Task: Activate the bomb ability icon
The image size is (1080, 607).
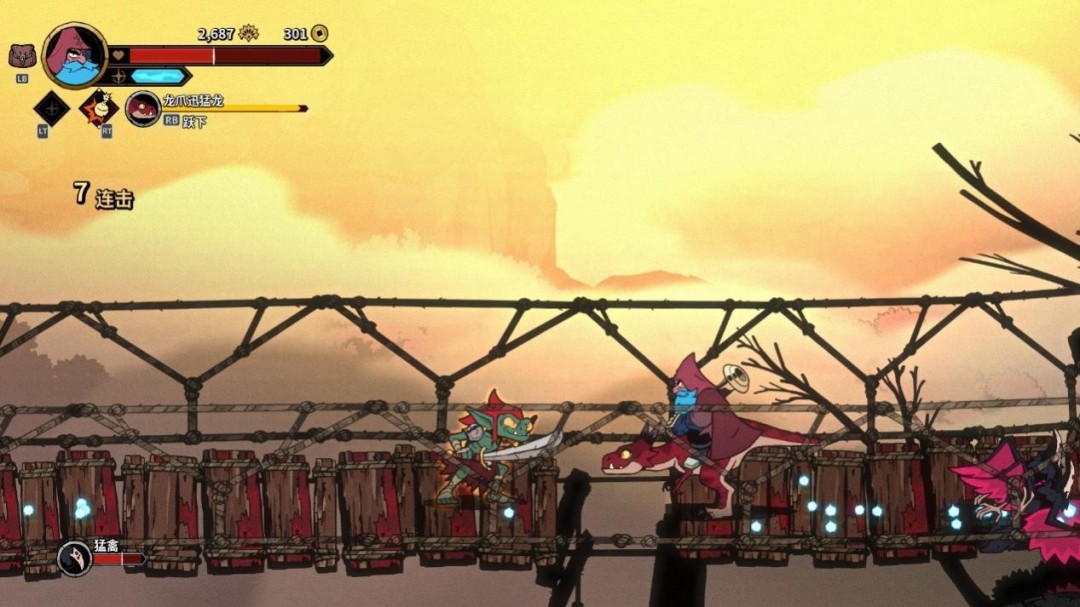Action: [99, 107]
